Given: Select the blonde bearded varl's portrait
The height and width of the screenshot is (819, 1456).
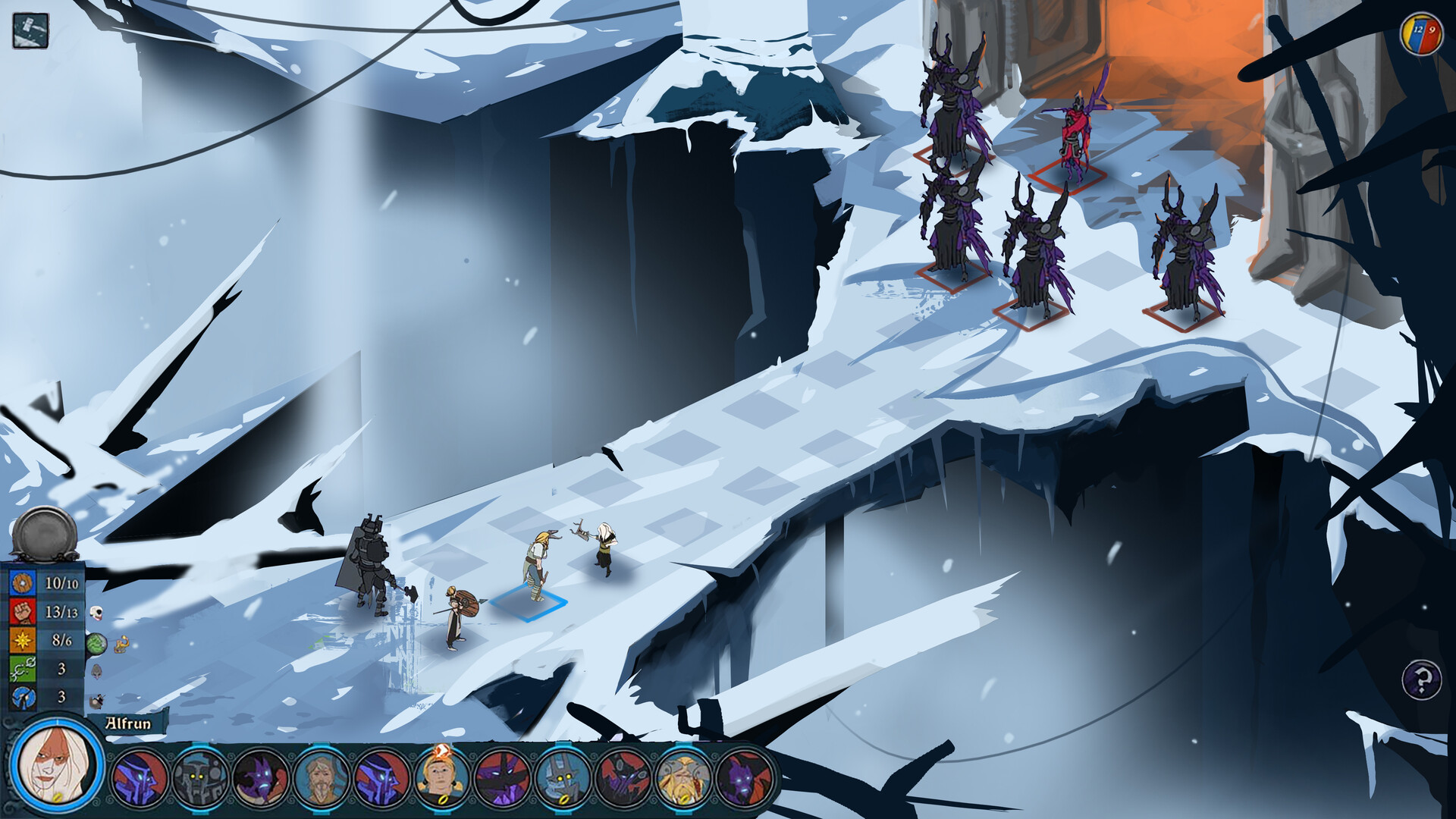Looking at the screenshot, I should [683, 778].
